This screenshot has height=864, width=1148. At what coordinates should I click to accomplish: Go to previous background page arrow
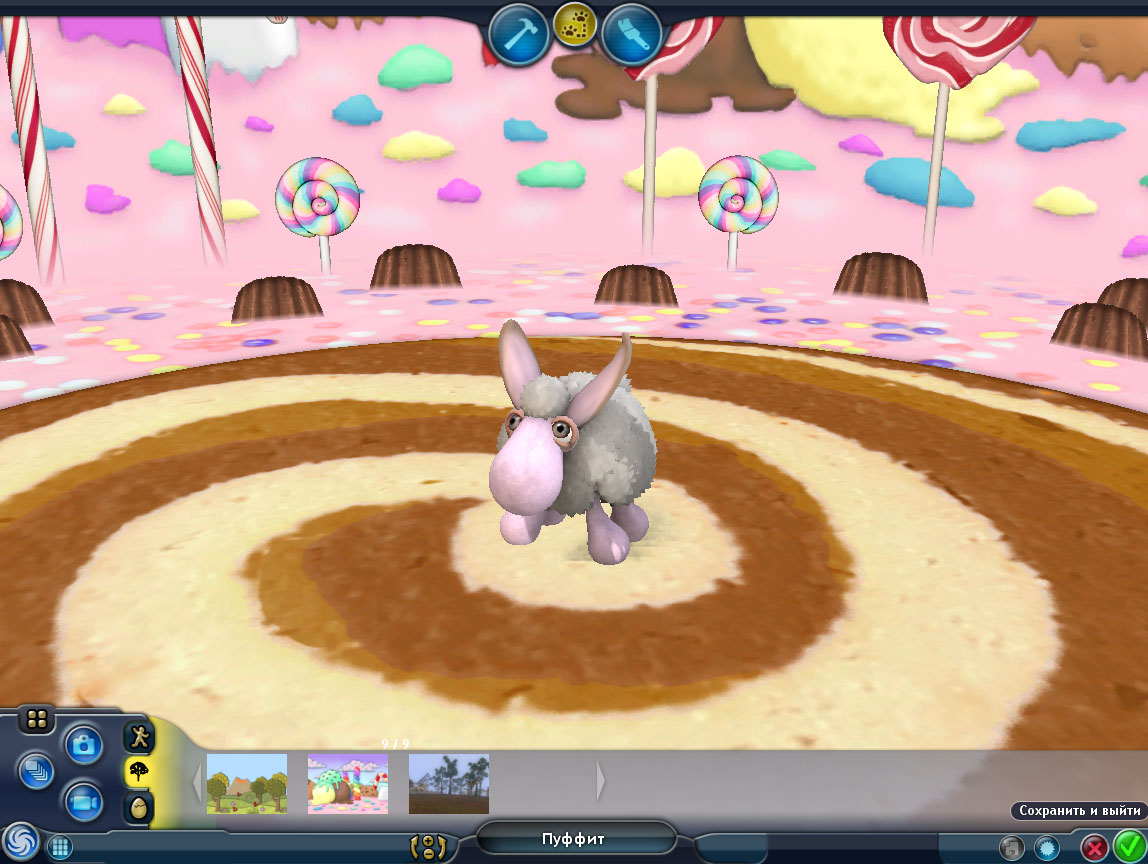click(x=196, y=783)
